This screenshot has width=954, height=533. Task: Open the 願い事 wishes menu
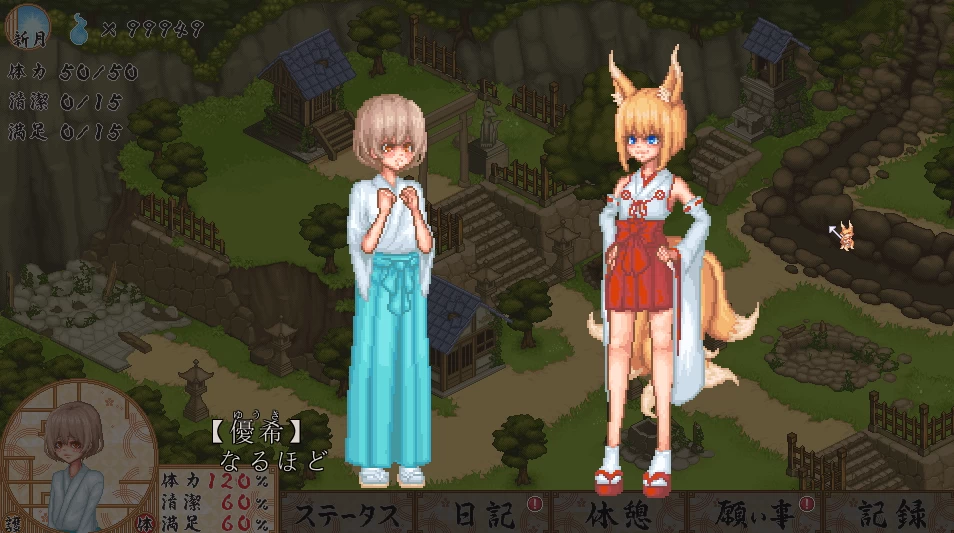754,514
